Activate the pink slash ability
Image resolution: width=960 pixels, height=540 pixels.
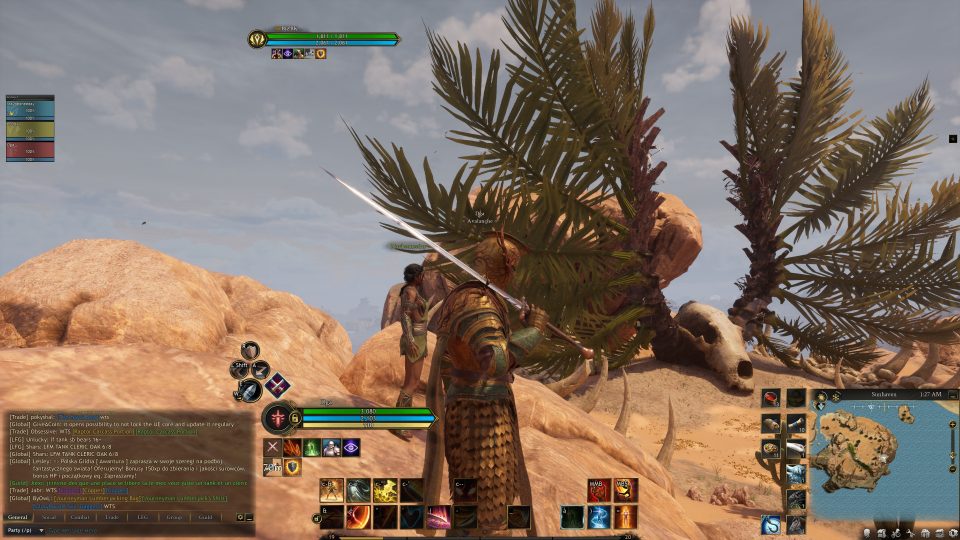click(x=438, y=517)
